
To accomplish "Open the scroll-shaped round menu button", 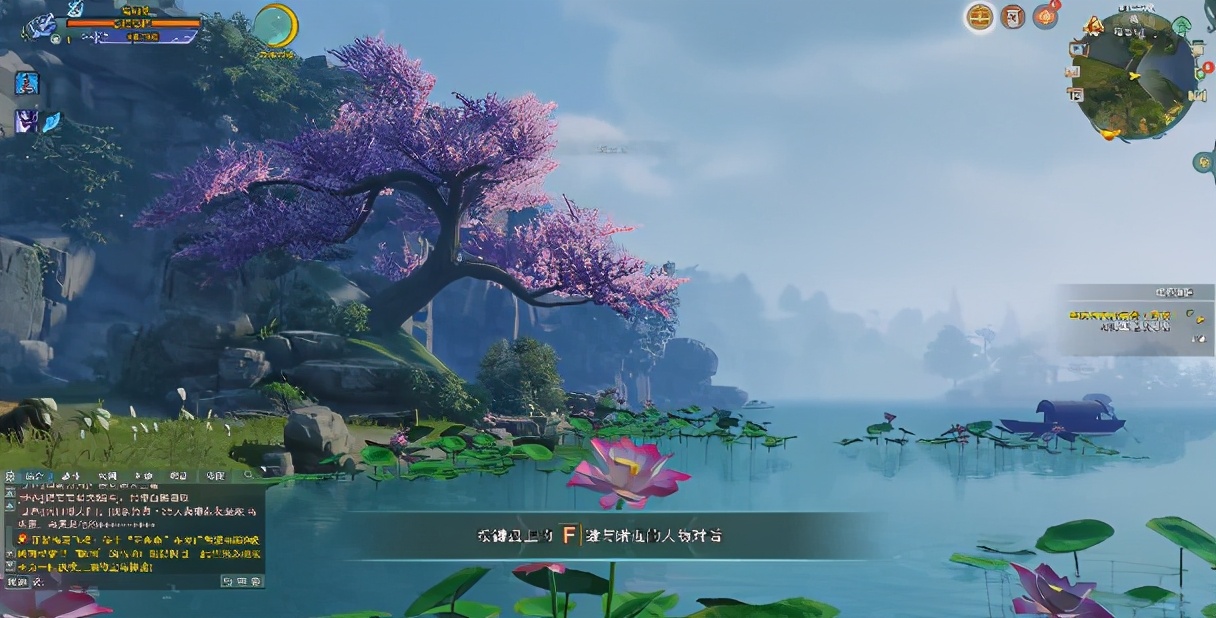I will tap(1013, 17).
